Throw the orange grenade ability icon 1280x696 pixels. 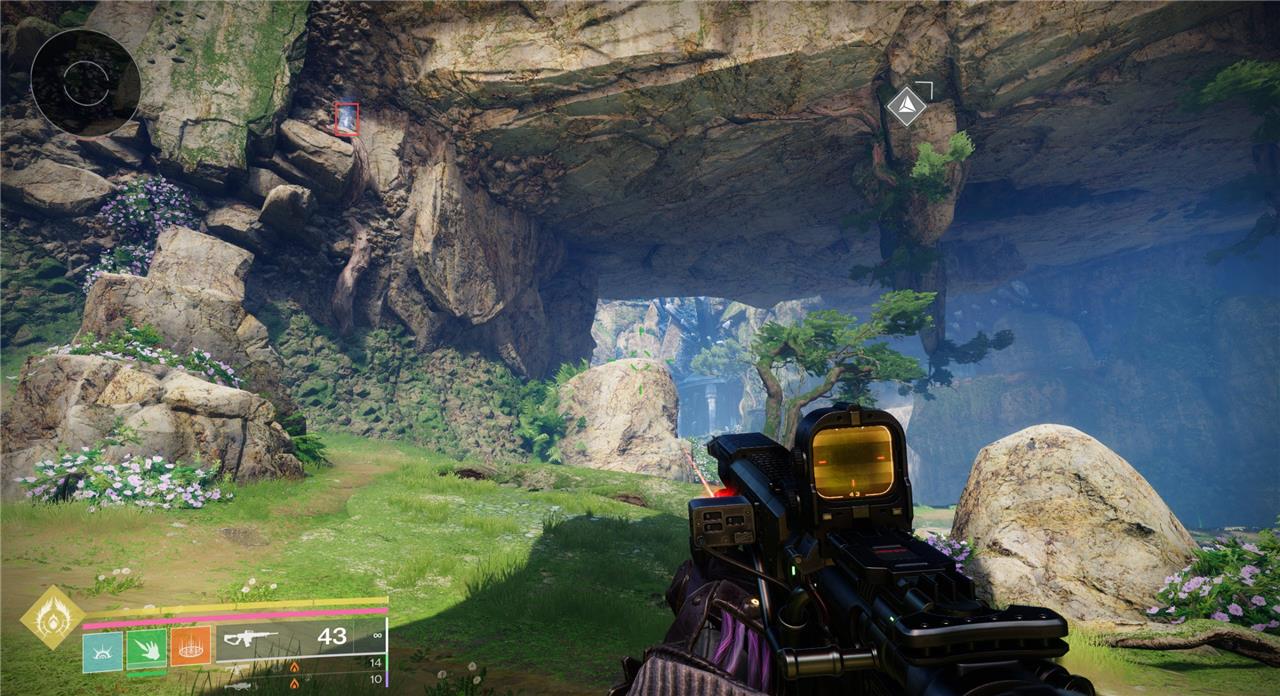tap(190, 647)
